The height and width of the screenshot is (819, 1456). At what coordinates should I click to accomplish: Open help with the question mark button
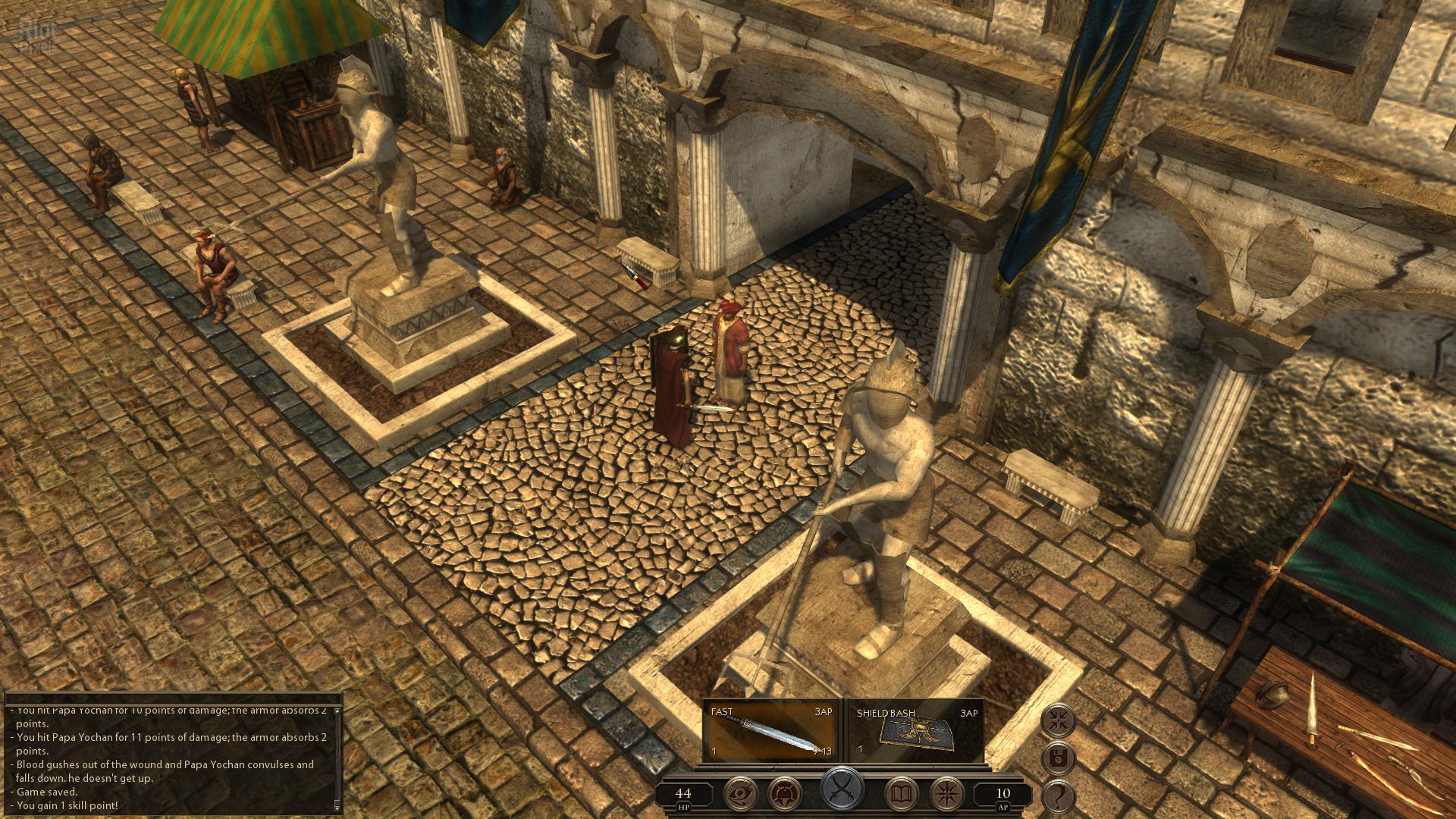click(1059, 796)
